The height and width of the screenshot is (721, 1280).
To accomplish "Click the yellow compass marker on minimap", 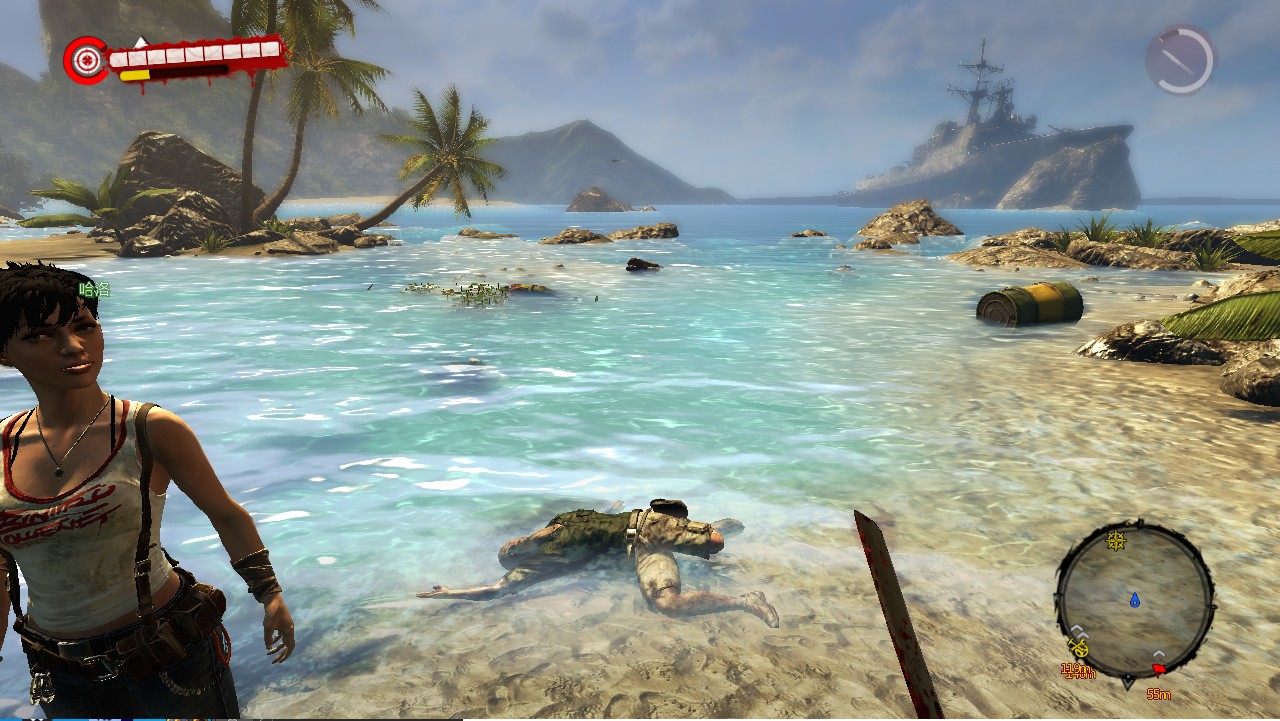I will 1116,541.
